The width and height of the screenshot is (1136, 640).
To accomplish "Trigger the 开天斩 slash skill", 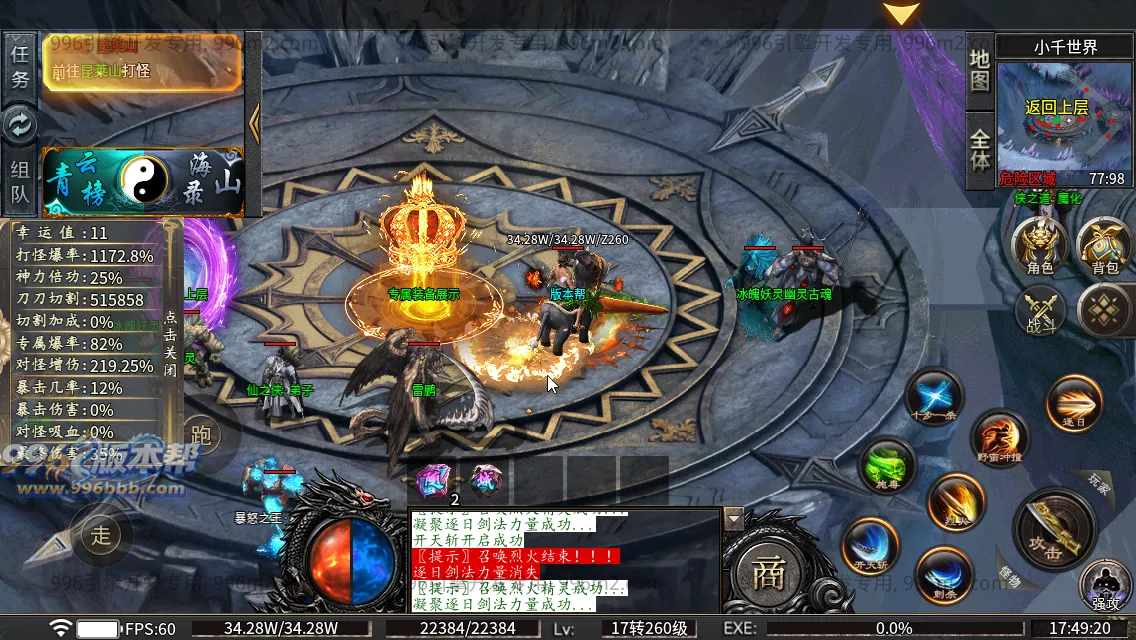I will click(870, 546).
